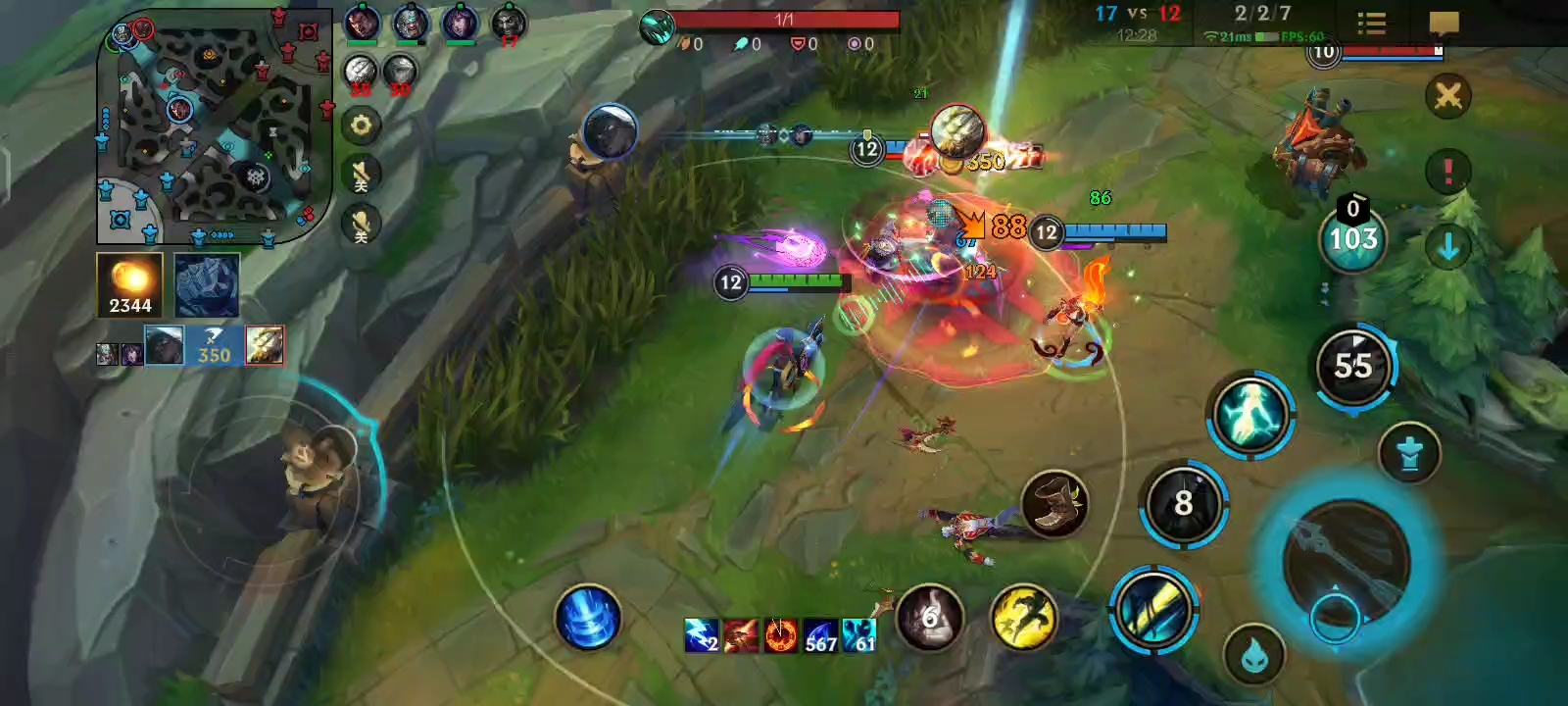Tap the main basic attack button
Screen dimensions: 1568x706
(1346, 562)
